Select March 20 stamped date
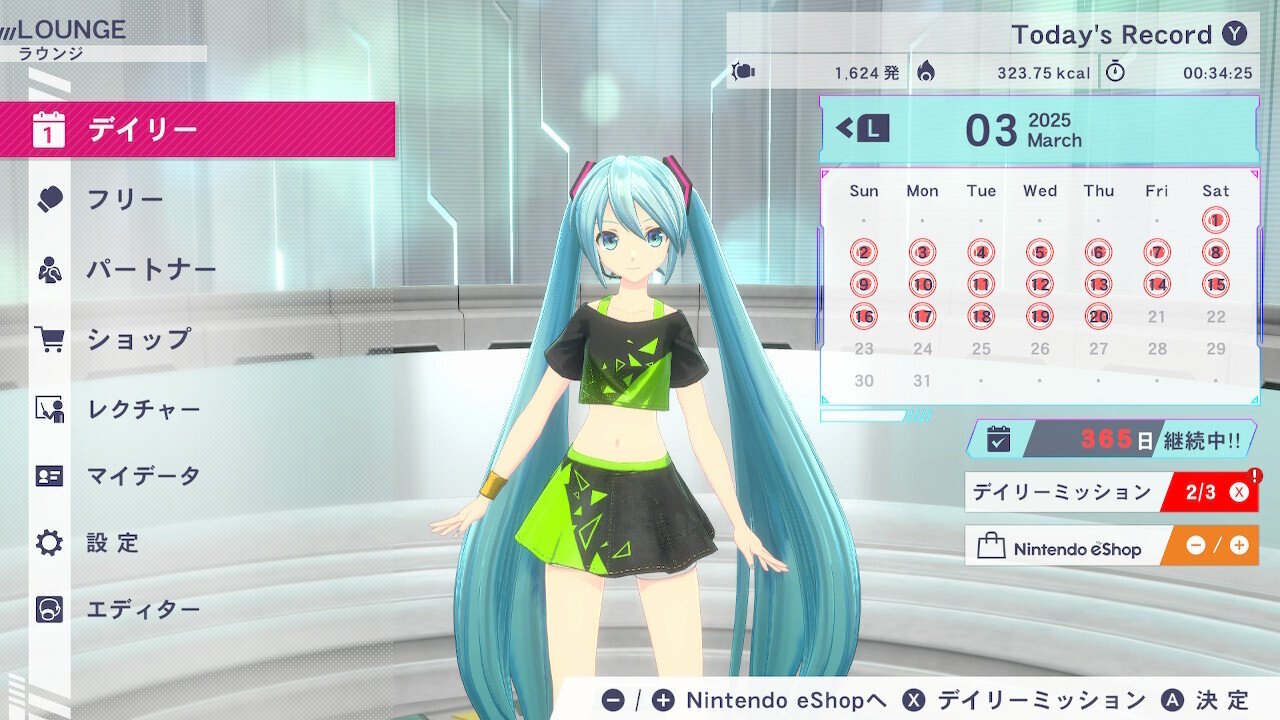The height and width of the screenshot is (720, 1280). point(1098,316)
